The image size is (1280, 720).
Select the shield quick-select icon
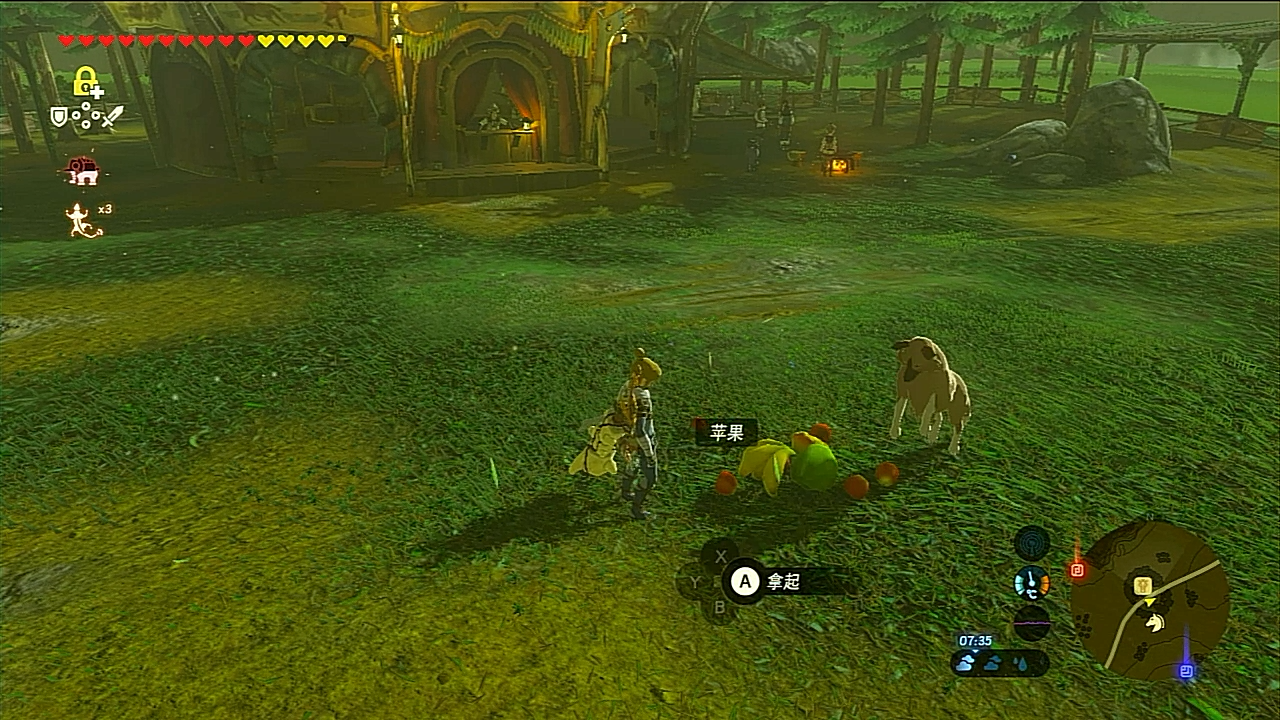pos(60,117)
